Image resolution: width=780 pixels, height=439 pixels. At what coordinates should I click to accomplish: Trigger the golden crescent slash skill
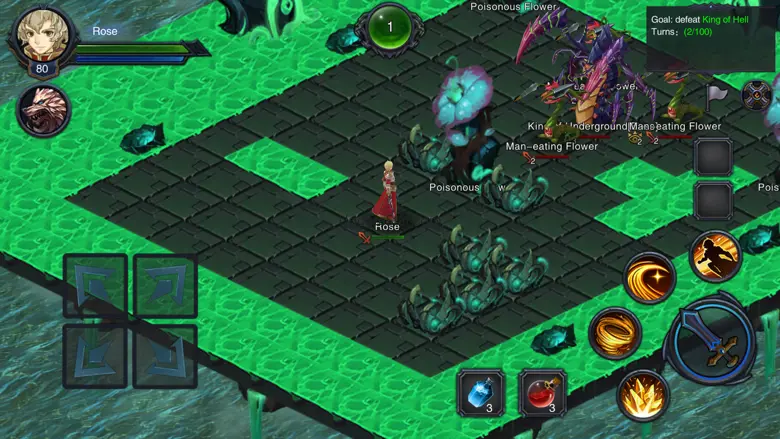click(649, 276)
